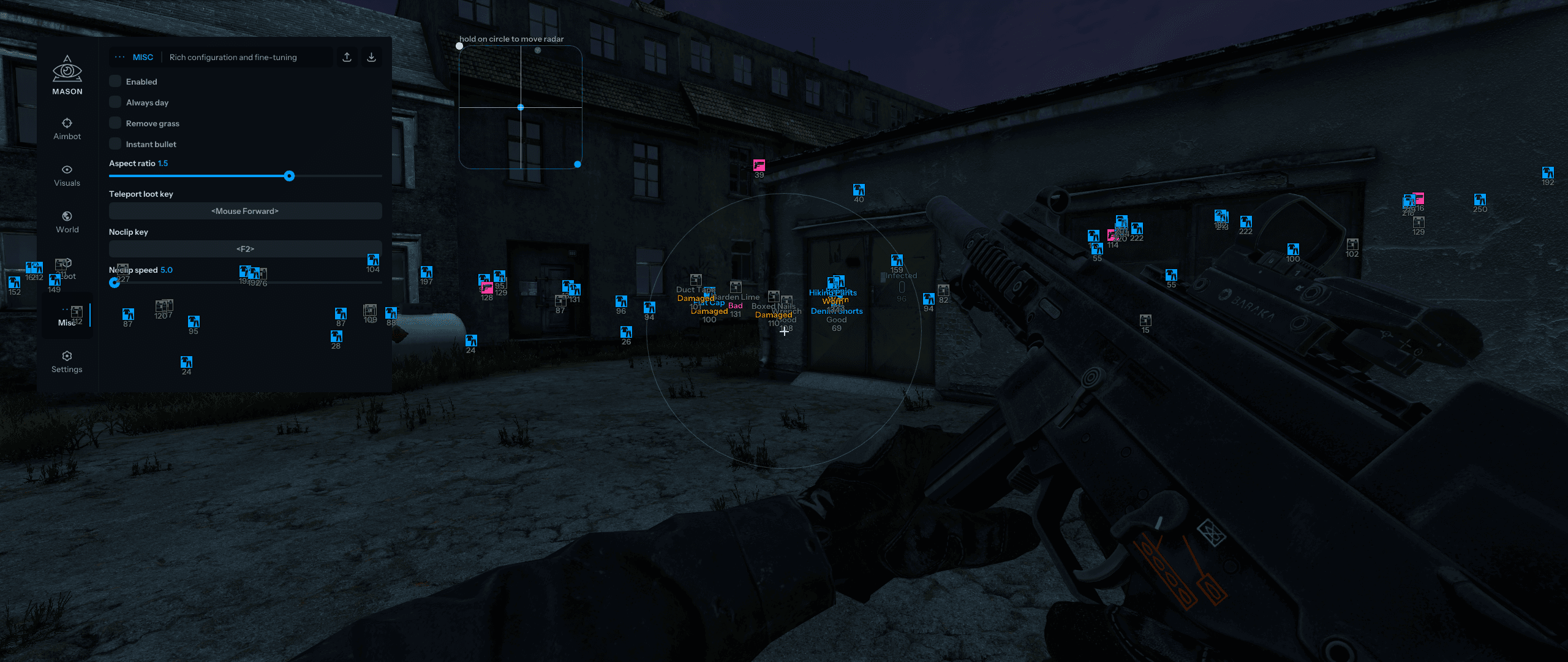Click the MASON eye-pyramid logo
The height and width of the screenshot is (662, 1568).
pos(67,69)
